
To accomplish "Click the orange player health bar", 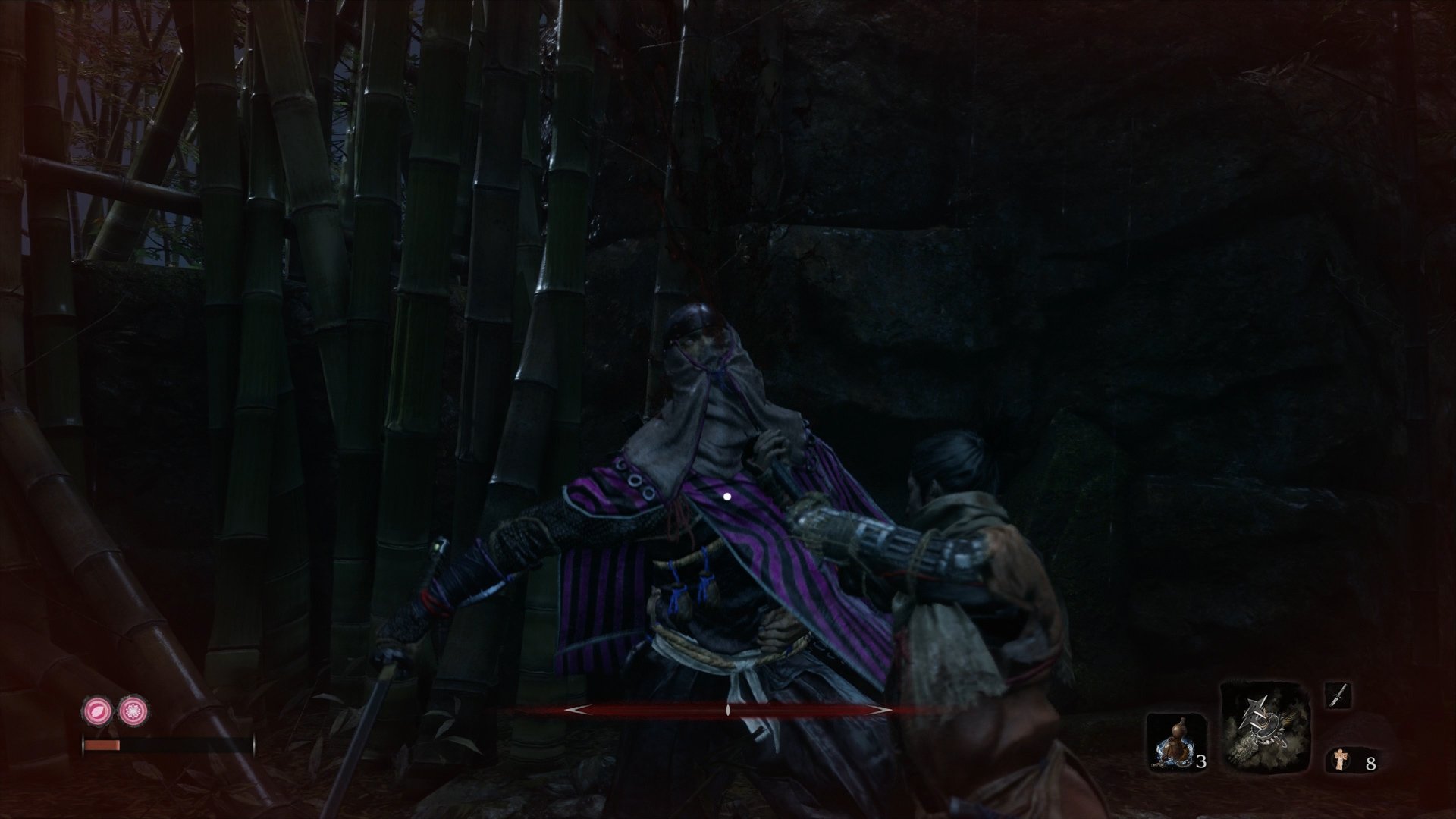I will point(102,745).
